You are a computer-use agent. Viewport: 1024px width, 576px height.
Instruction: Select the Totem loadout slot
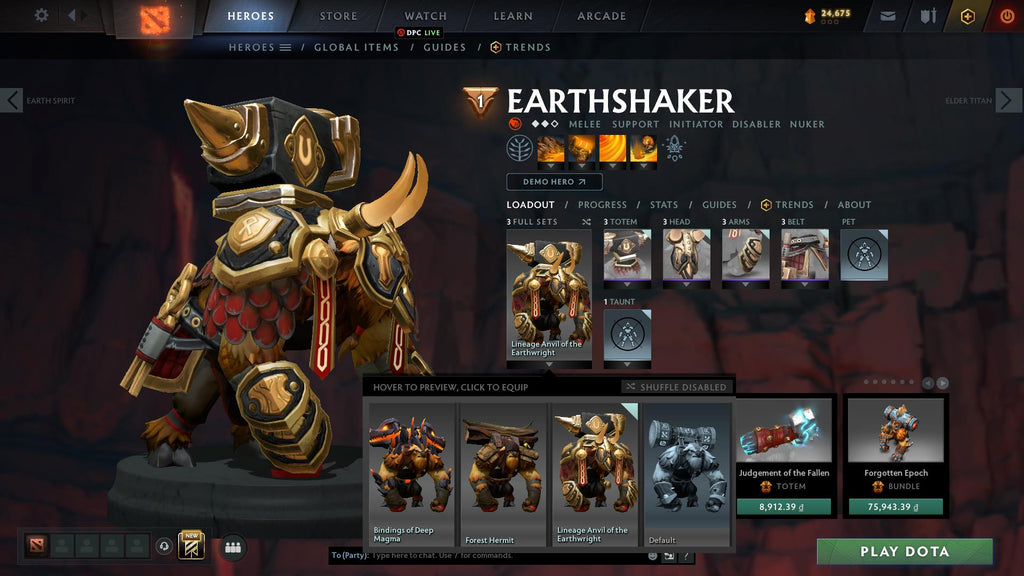pyautogui.click(x=627, y=255)
